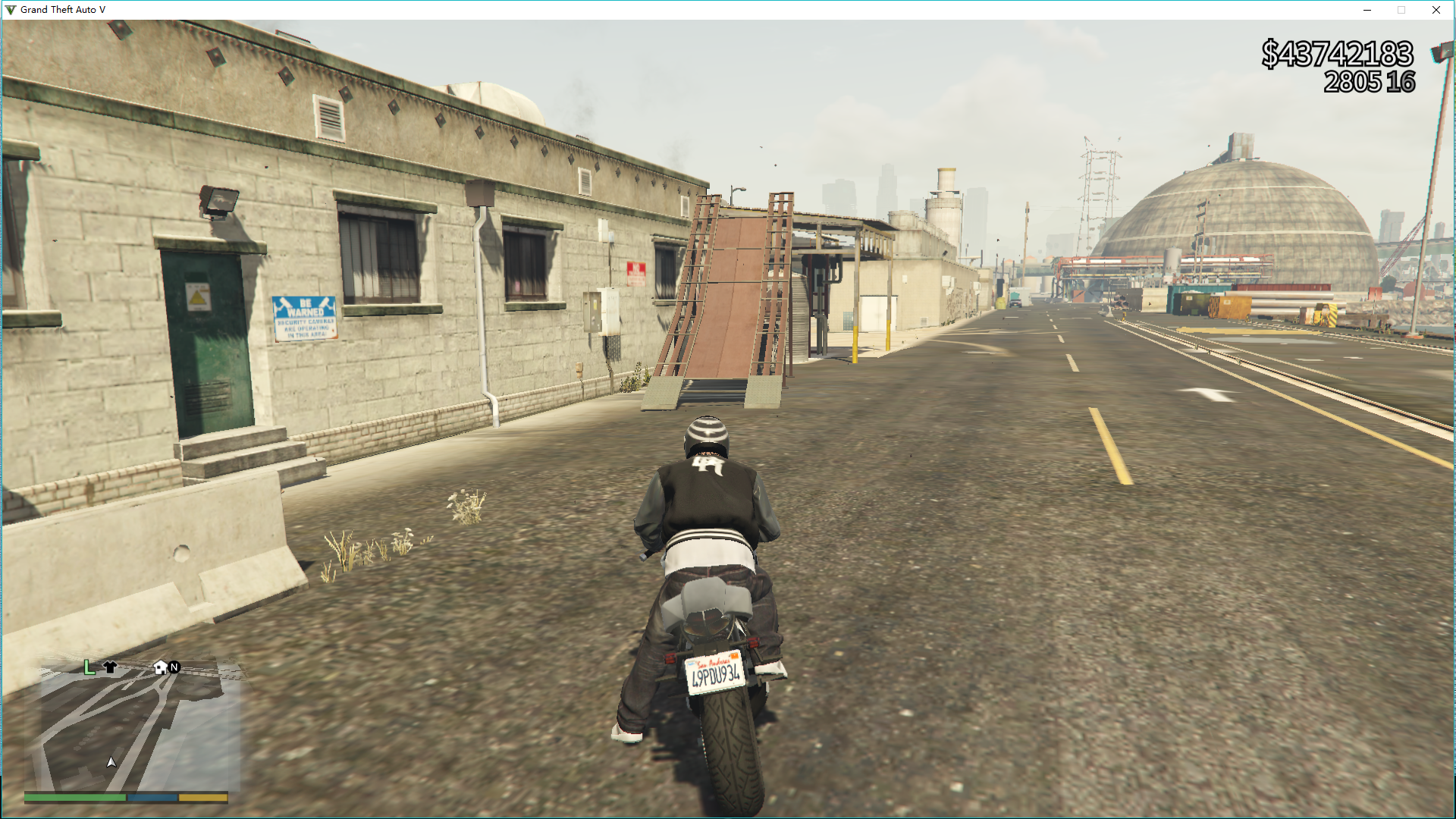Image resolution: width=1456 pixels, height=819 pixels.
Task: Click the white safehouse blip on the minimap
Action: pyautogui.click(x=160, y=667)
